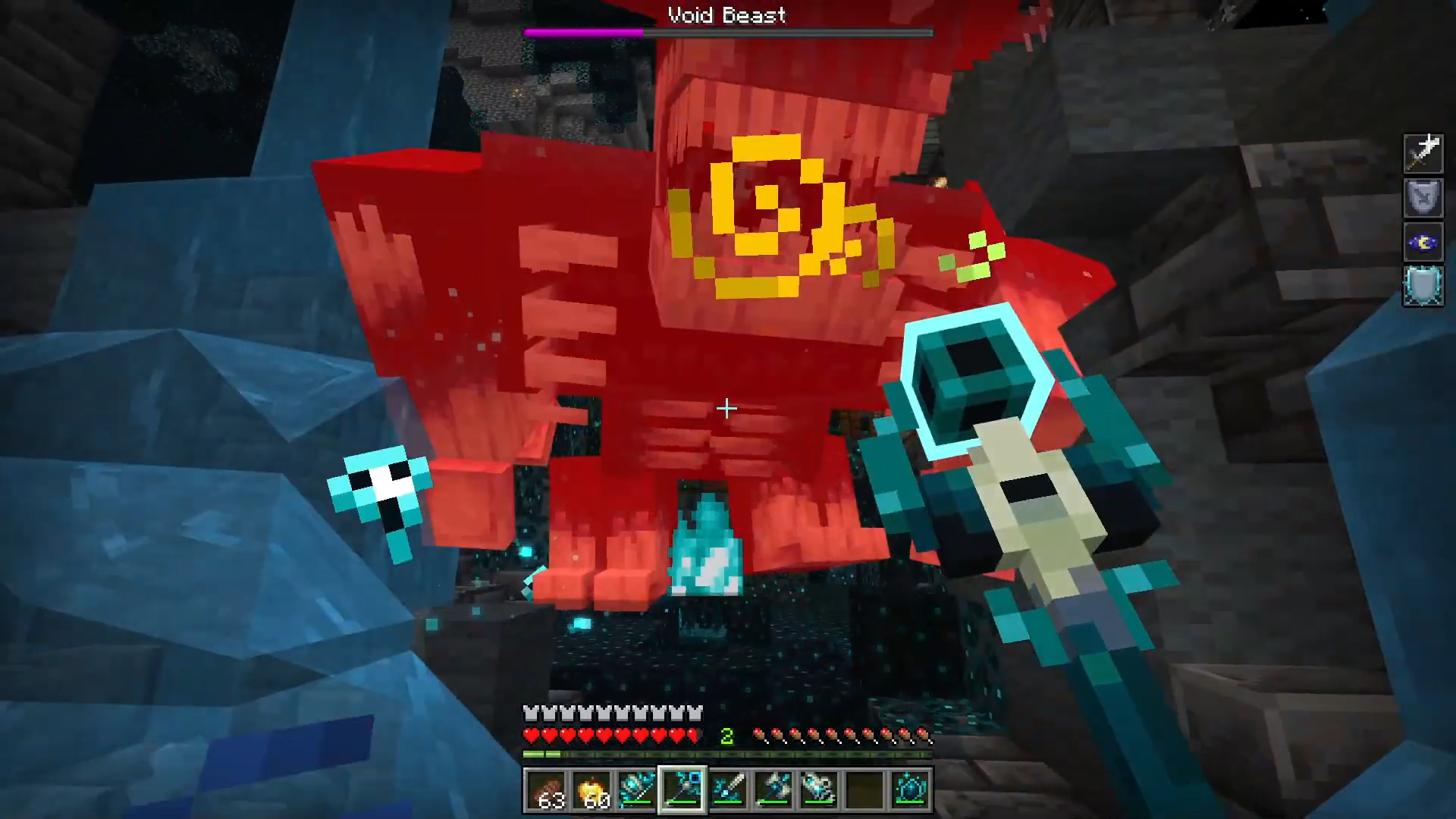
Task: Select the golden apple hotbar slot
Action: point(591,790)
